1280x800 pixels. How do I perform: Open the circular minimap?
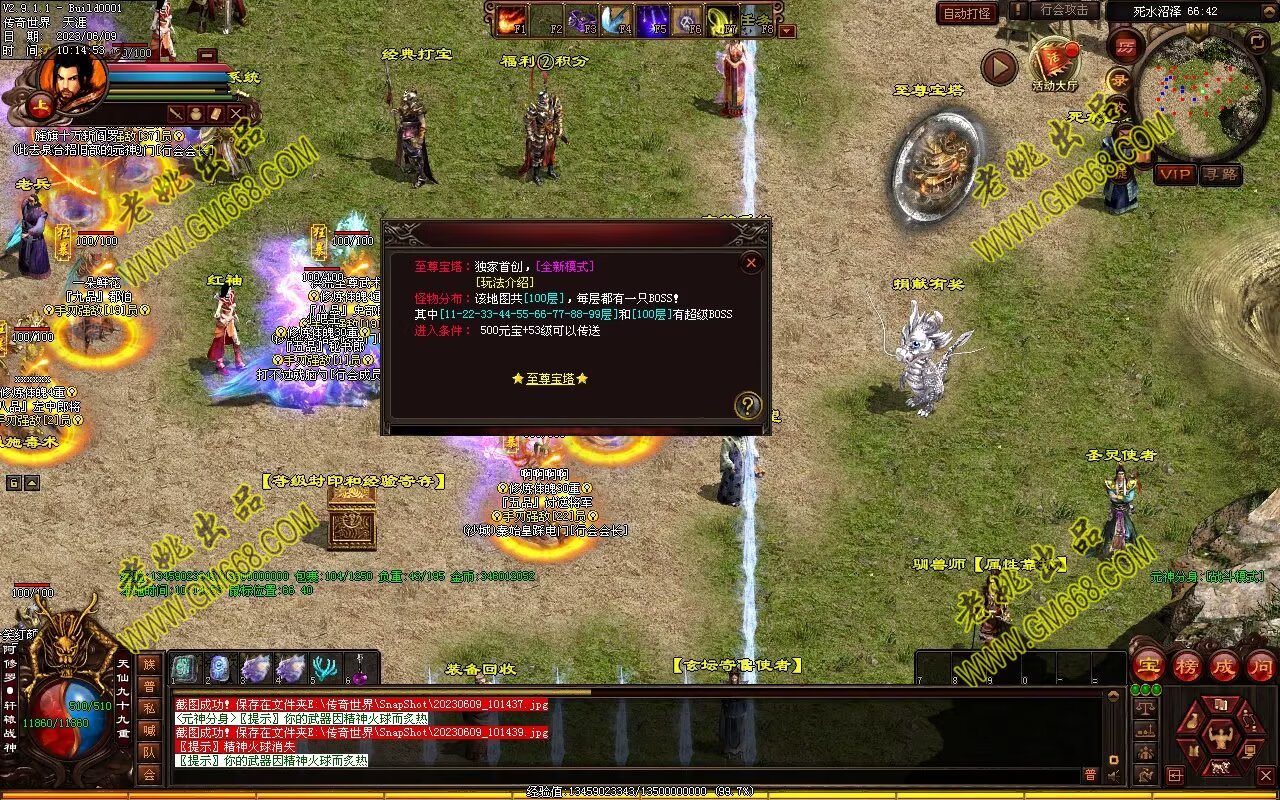(1201, 95)
